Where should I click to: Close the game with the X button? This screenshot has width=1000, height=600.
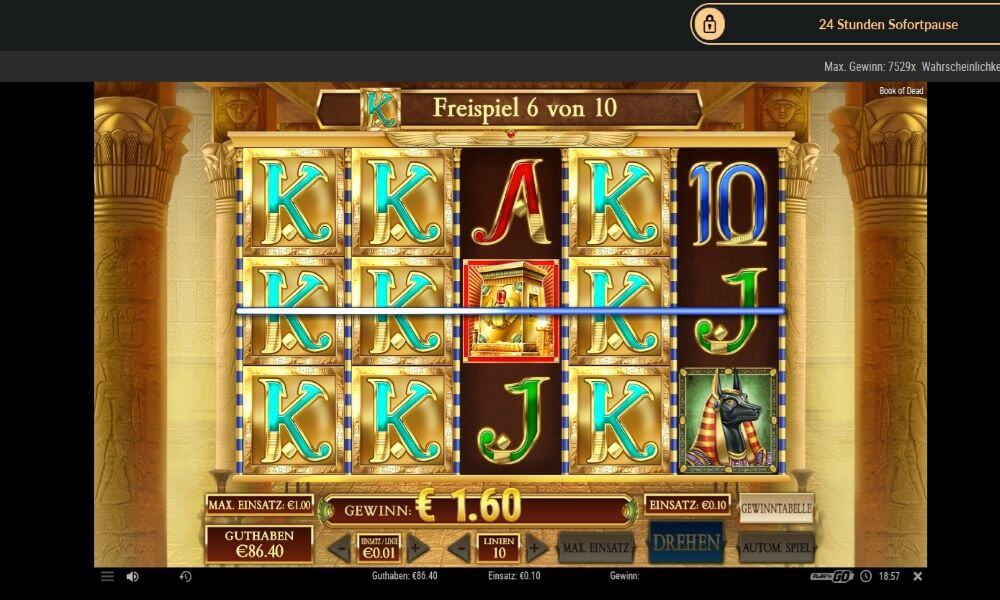click(x=918, y=577)
